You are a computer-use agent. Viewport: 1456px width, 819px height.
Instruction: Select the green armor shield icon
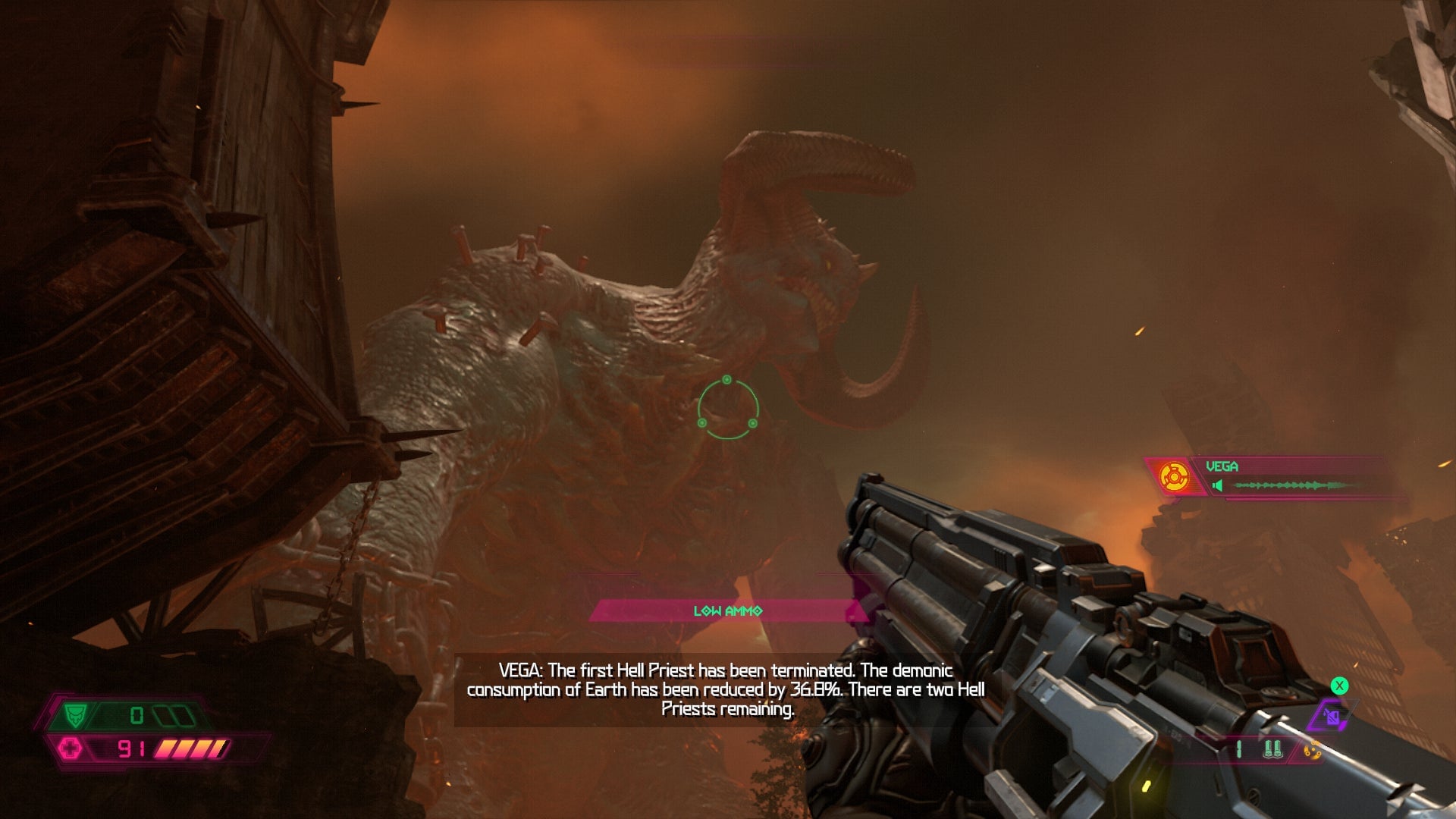coord(74,715)
